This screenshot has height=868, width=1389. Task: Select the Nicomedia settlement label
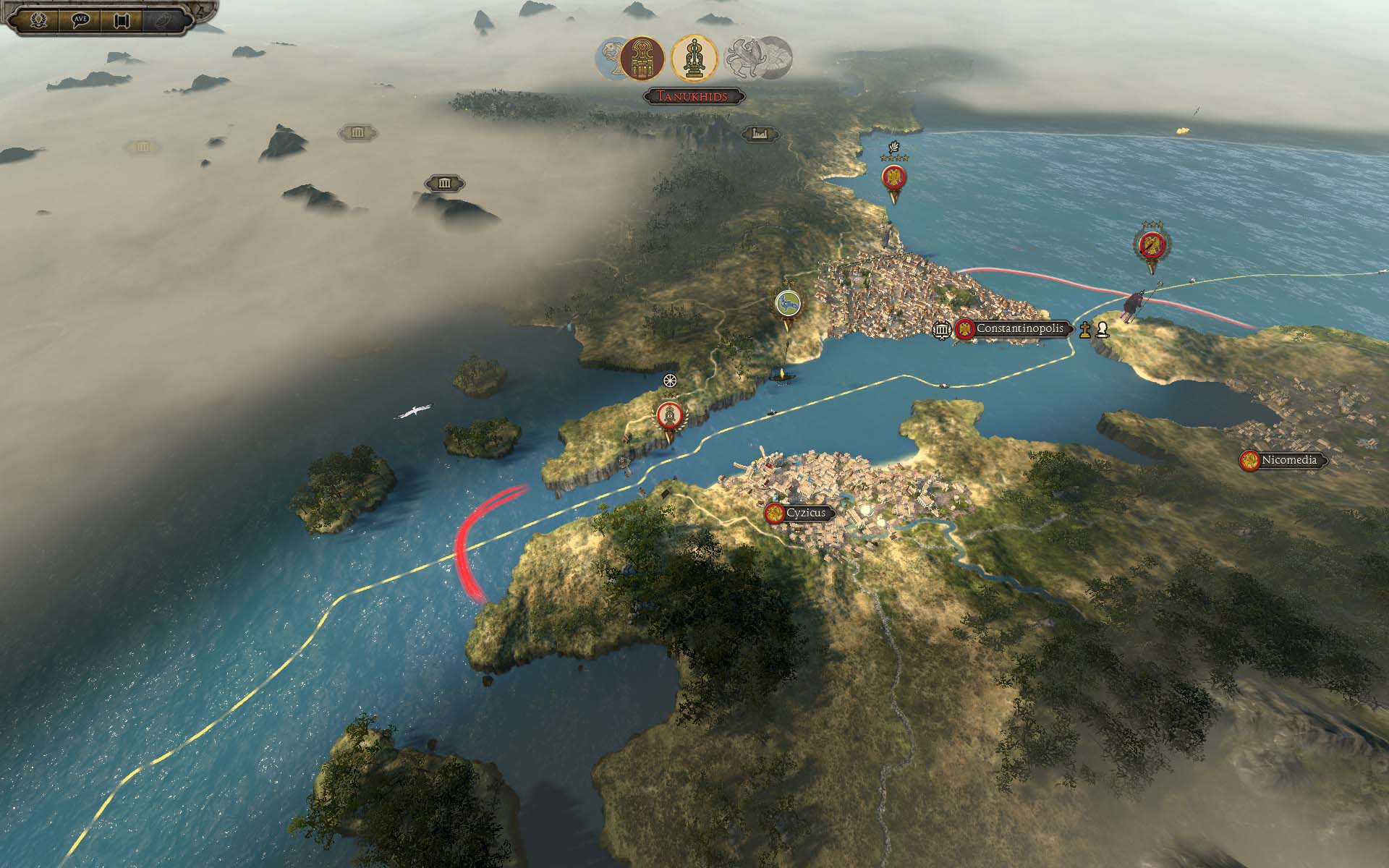1288,460
